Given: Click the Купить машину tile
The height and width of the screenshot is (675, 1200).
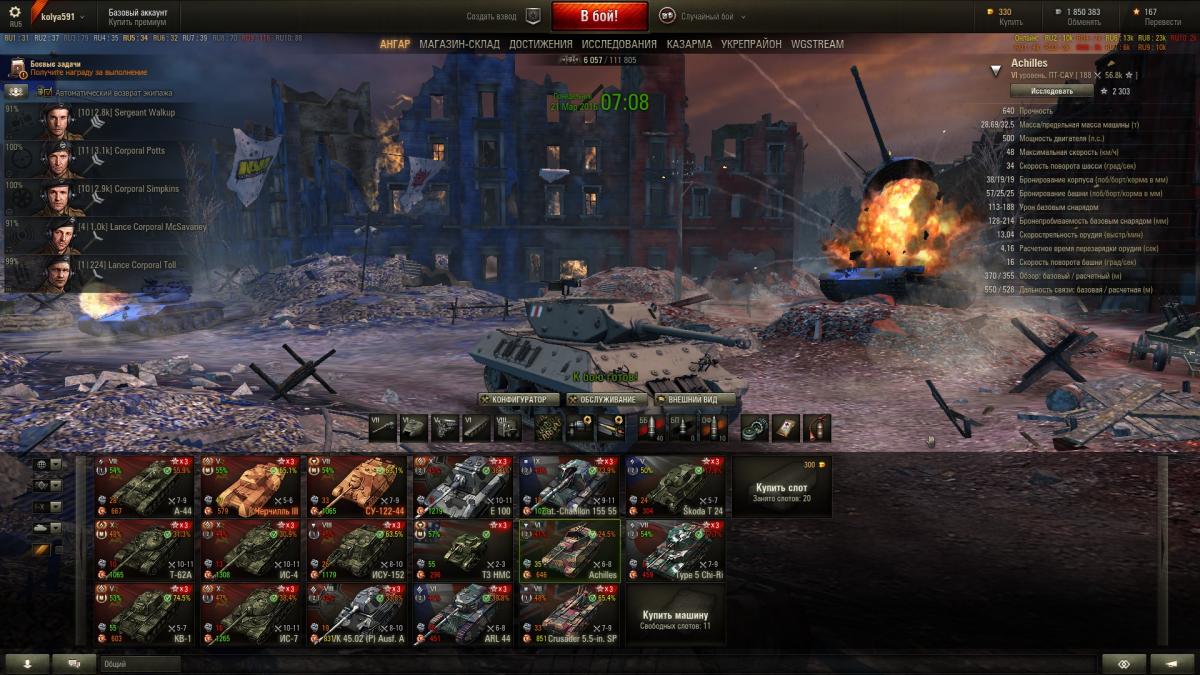Looking at the screenshot, I should click(x=675, y=614).
